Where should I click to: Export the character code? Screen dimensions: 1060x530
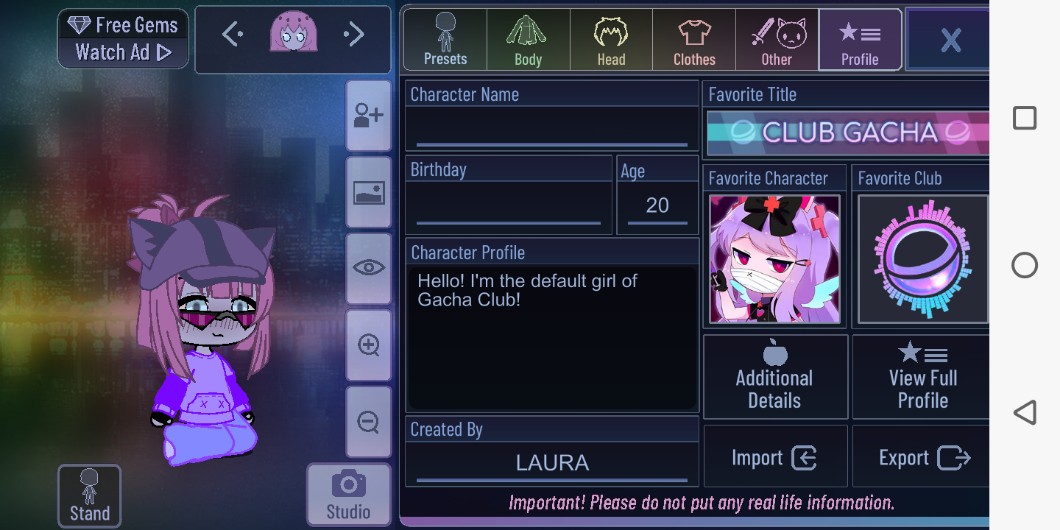click(x=923, y=458)
